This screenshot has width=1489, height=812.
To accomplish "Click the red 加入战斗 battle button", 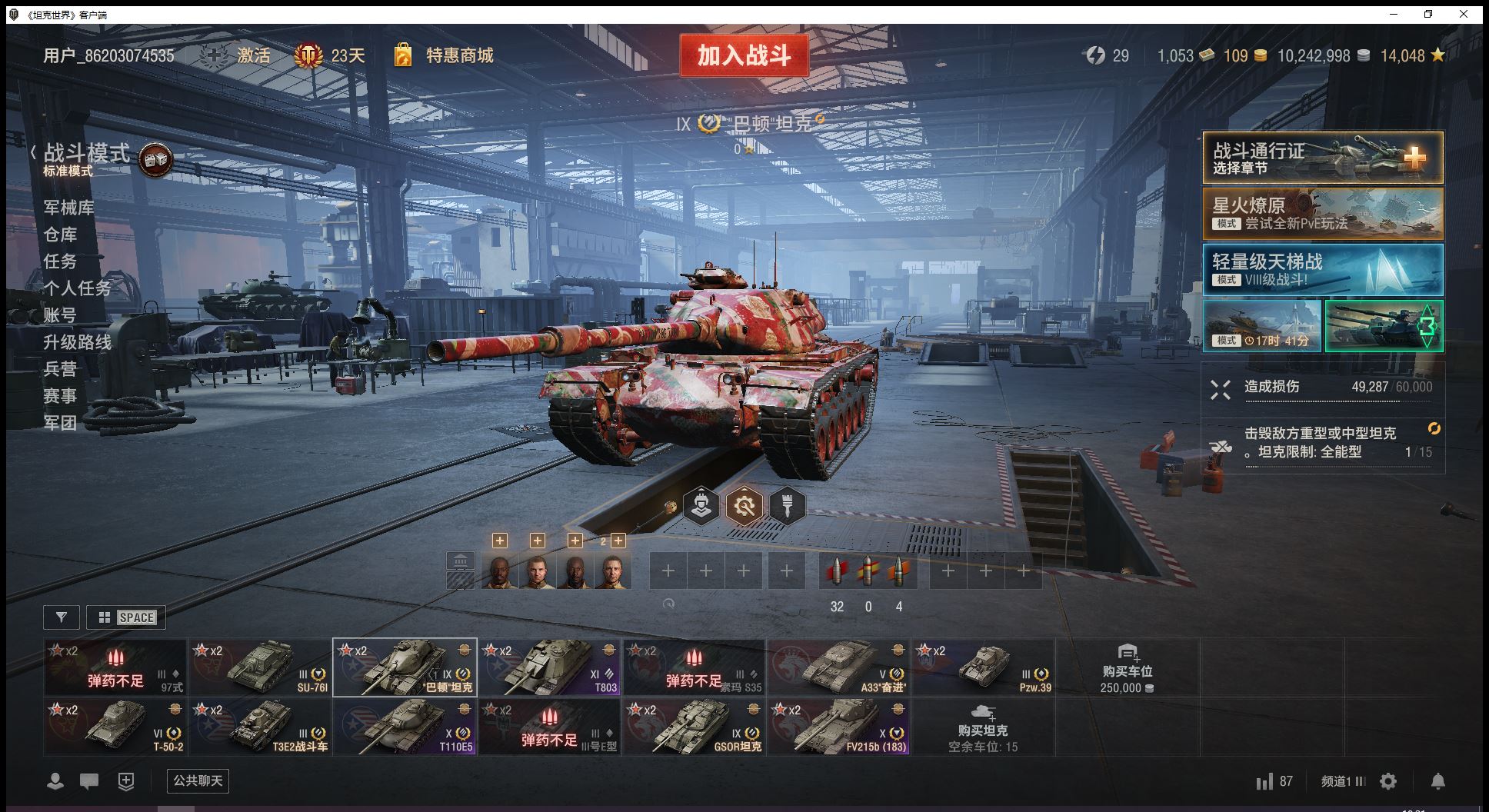I will 744,55.
